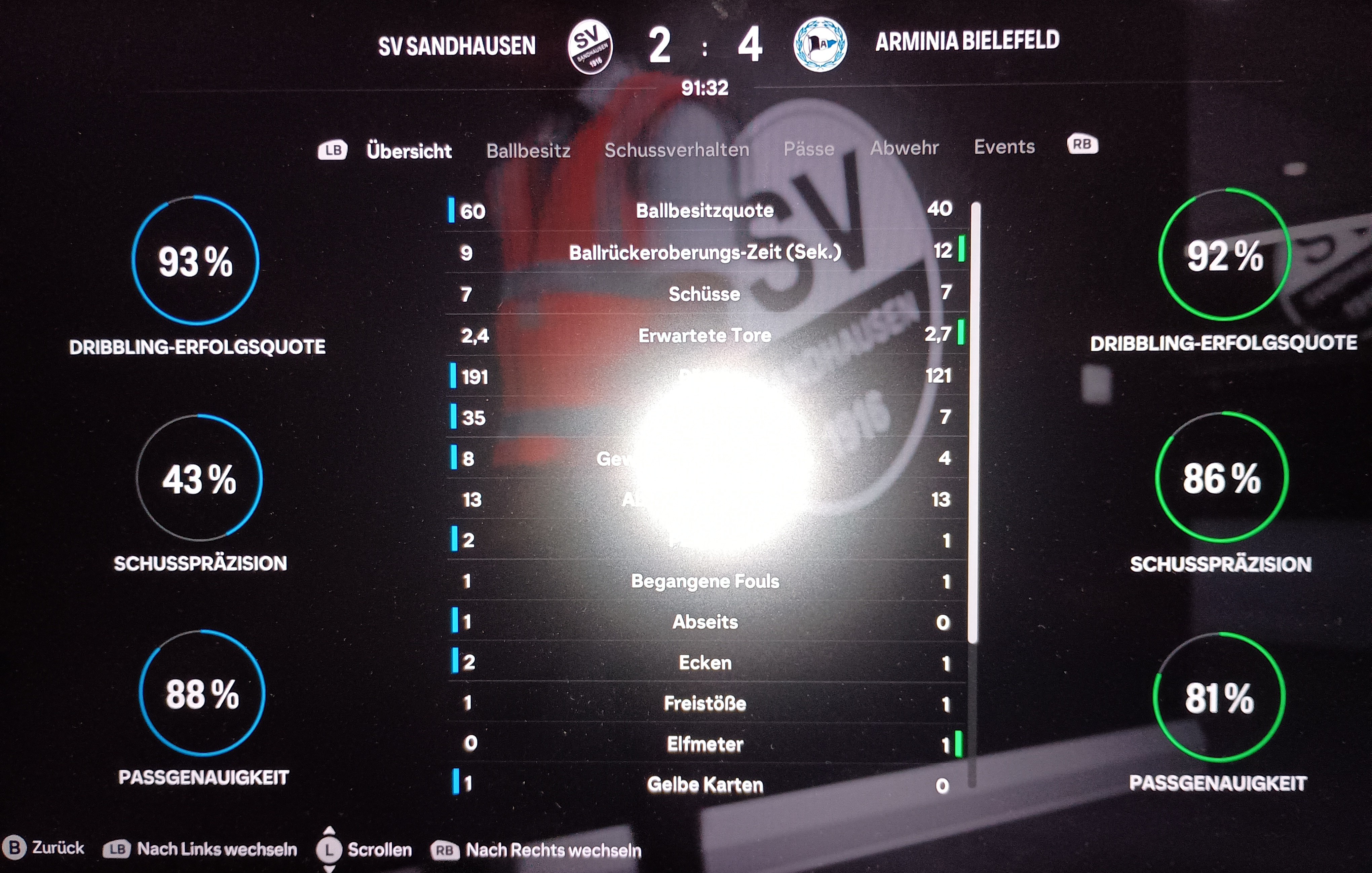The image size is (1372, 873).
Task: Switch to the Events tab
Action: pyautogui.click(x=1004, y=147)
